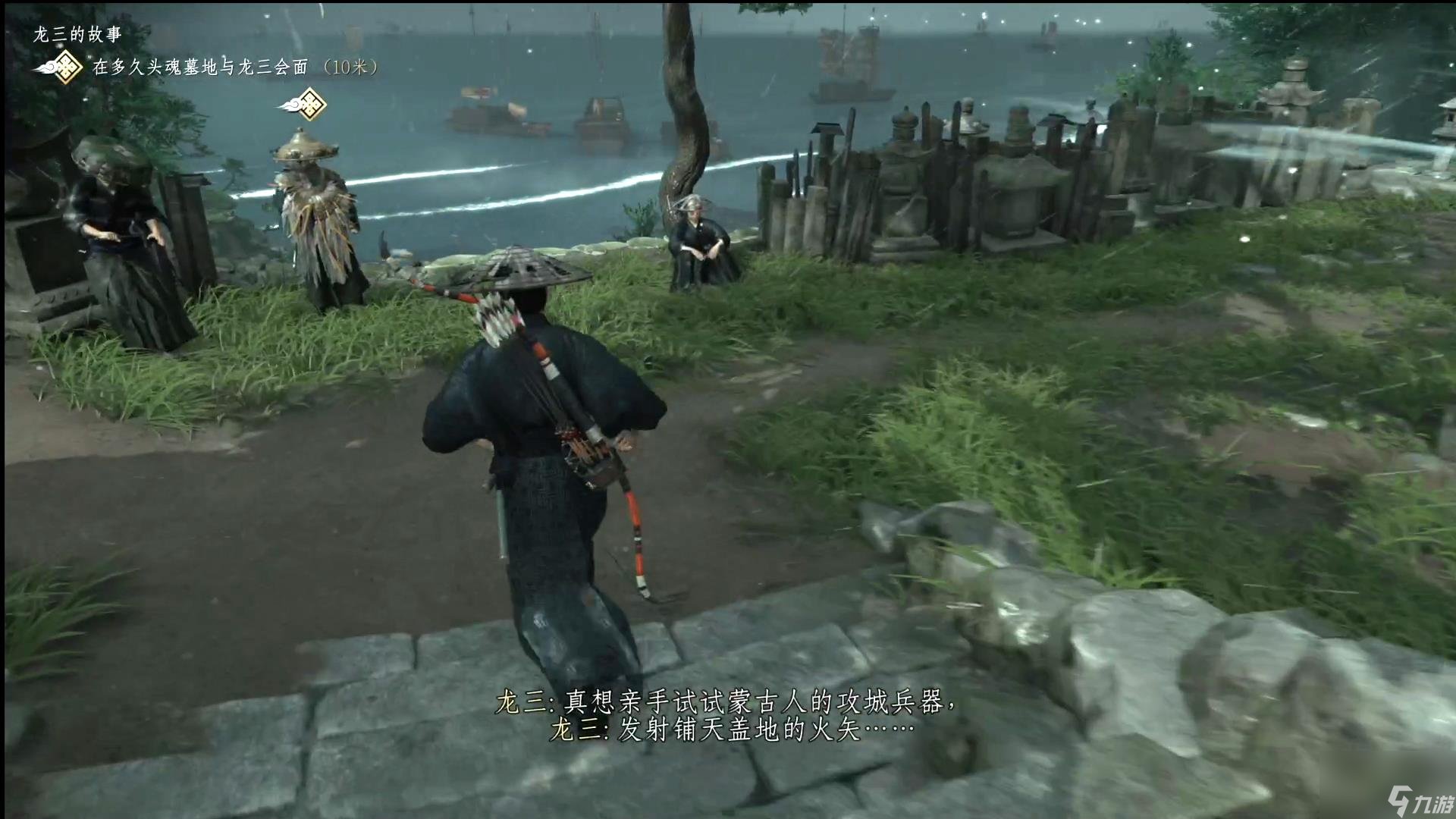Click the (10米) distance indicator

[x=350, y=68]
